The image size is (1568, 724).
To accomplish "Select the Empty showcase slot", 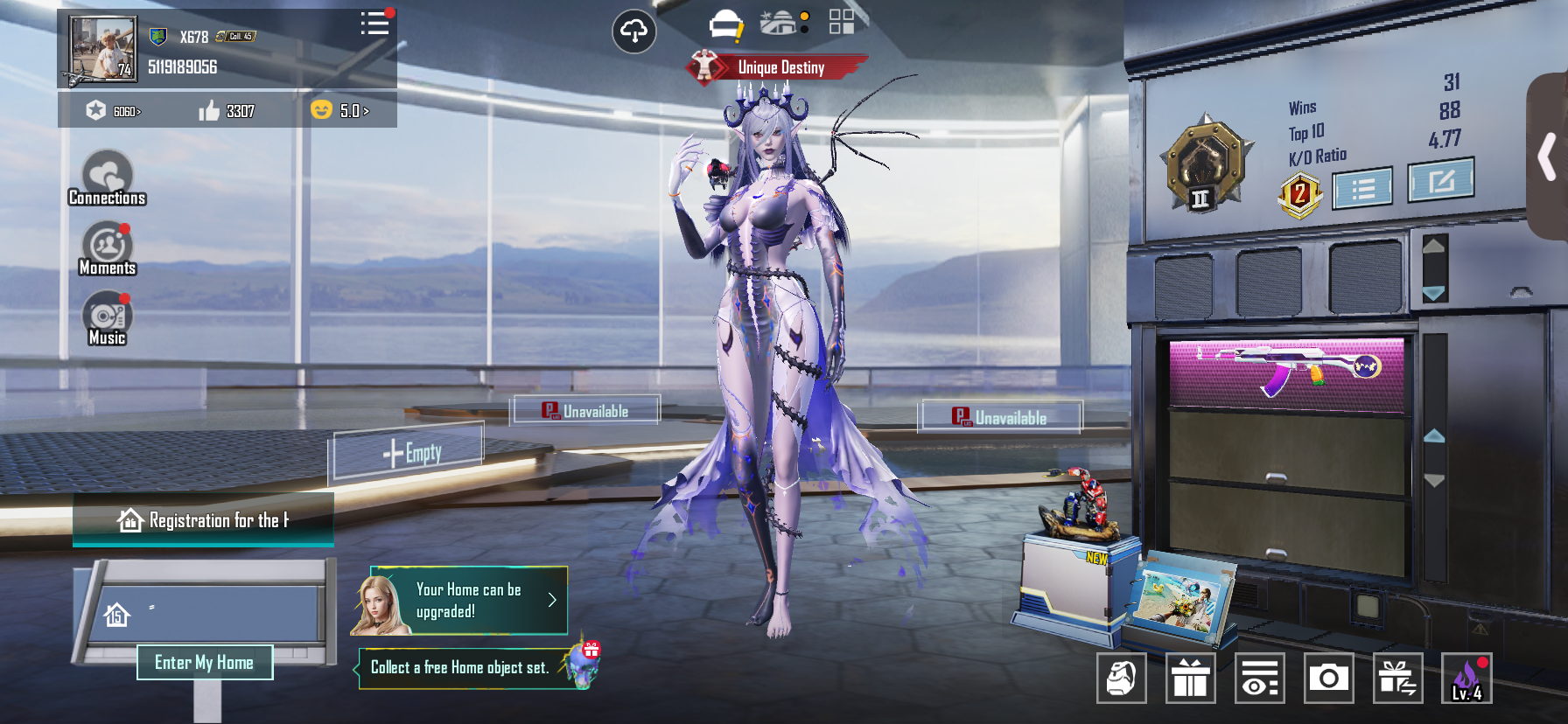I will tap(411, 452).
